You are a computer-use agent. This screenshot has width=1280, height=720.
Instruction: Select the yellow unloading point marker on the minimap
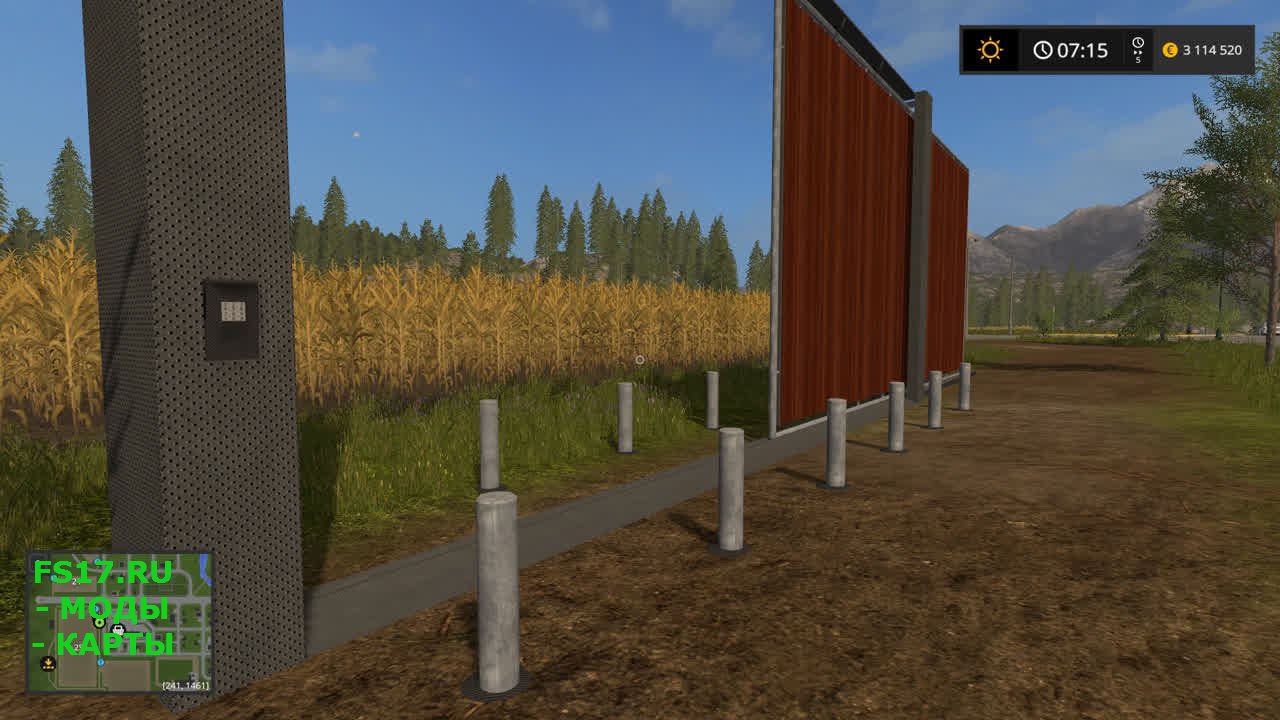pyautogui.click(x=47, y=663)
